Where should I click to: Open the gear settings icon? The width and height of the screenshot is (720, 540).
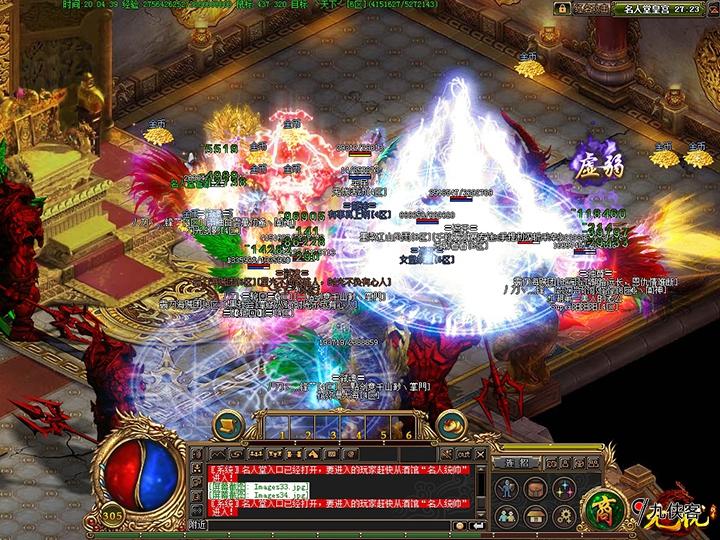tap(563, 515)
